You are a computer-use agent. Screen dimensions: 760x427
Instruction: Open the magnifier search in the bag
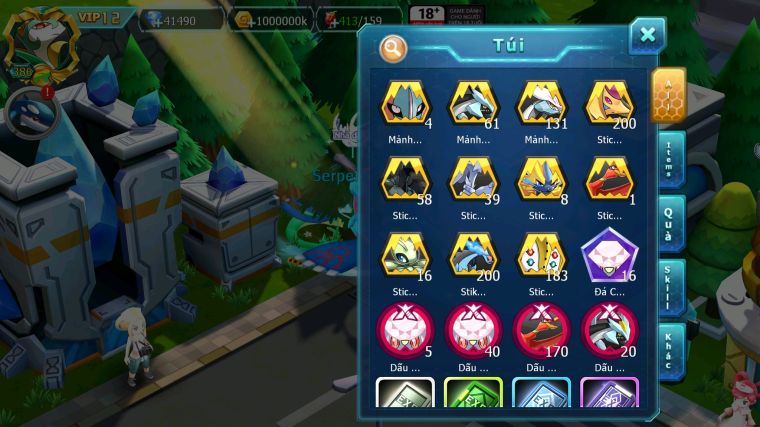393,47
